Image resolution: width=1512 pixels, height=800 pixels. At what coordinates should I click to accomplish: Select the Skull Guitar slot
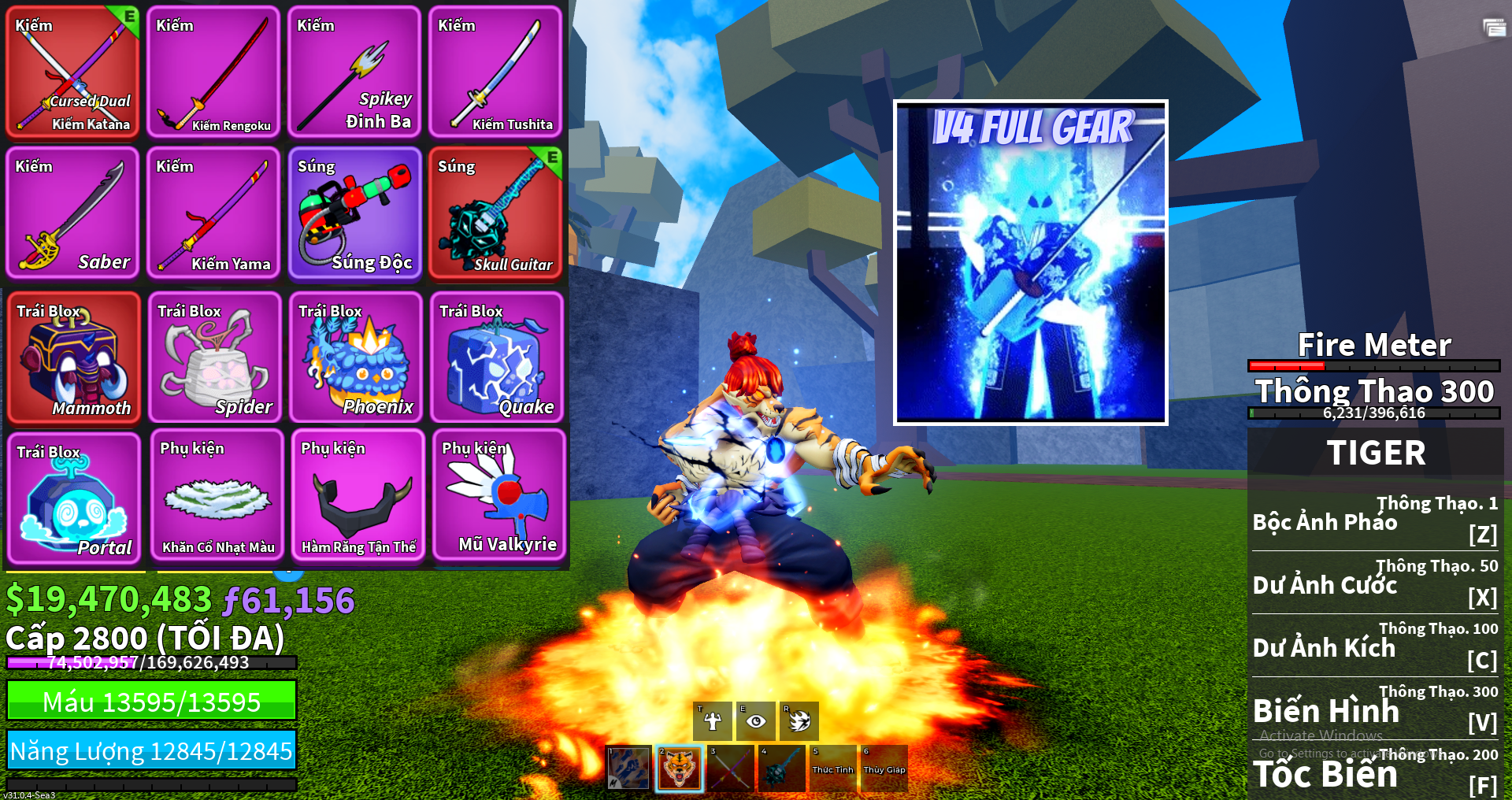click(495, 213)
